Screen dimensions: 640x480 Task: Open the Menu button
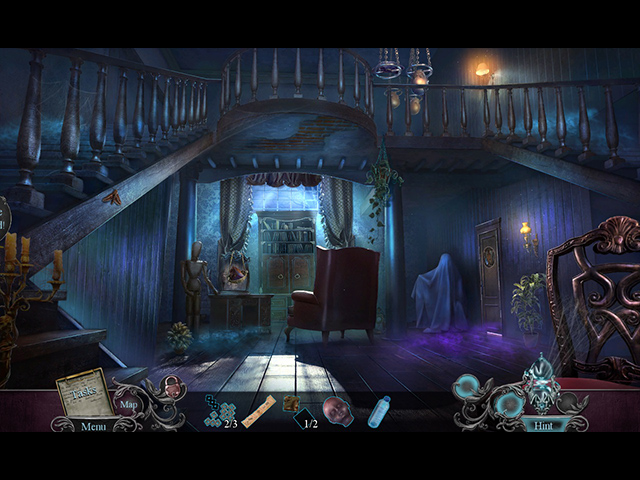pos(93,426)
